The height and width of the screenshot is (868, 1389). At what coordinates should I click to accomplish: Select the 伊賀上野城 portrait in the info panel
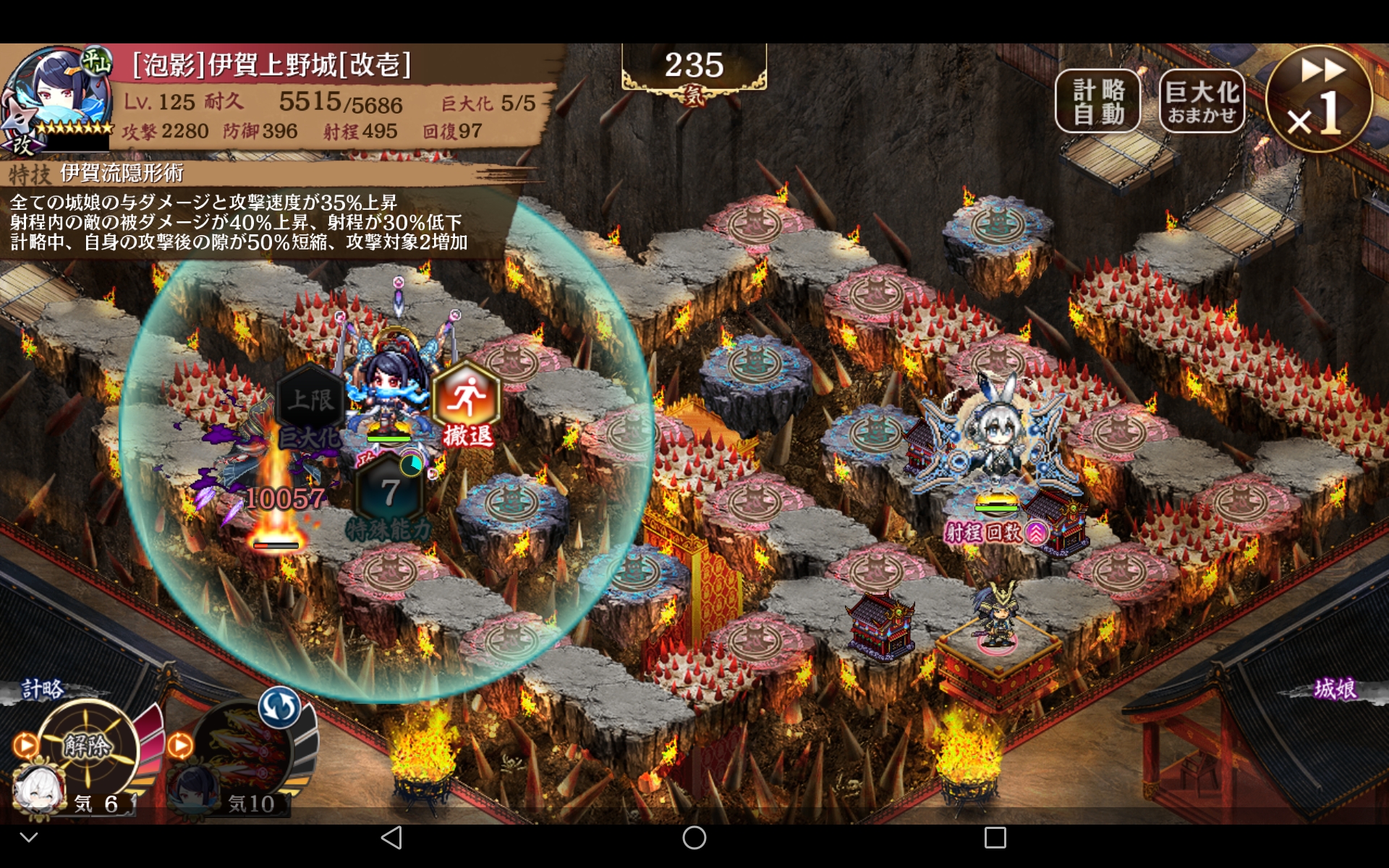56,98
